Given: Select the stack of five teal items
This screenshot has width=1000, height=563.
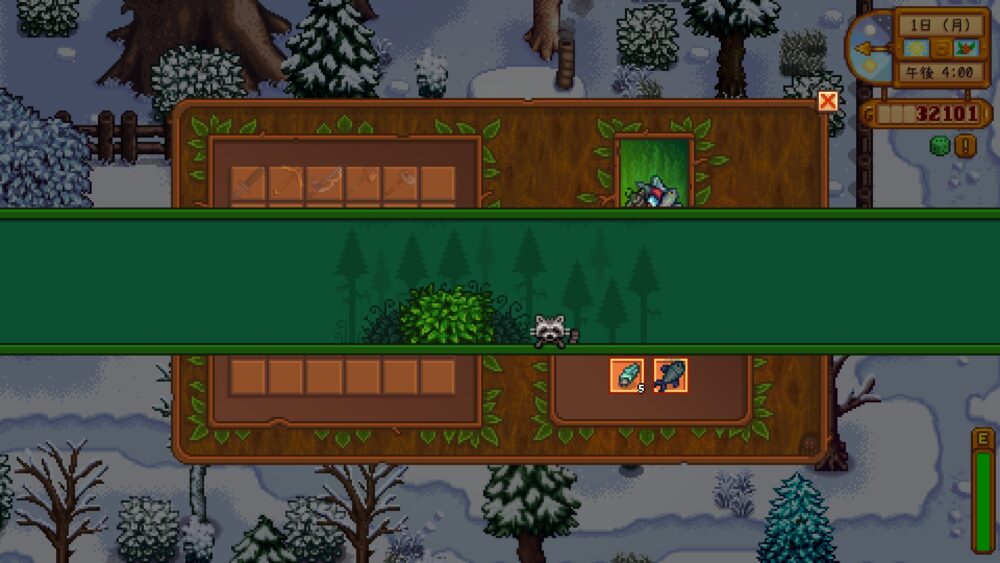Looking at the screenshot, I should (627, 375).
